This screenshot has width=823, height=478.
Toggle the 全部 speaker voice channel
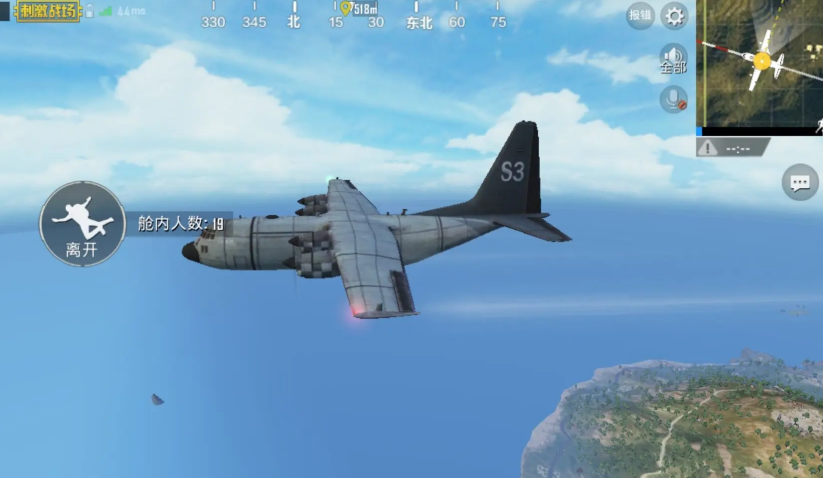[x=673, y=59]
